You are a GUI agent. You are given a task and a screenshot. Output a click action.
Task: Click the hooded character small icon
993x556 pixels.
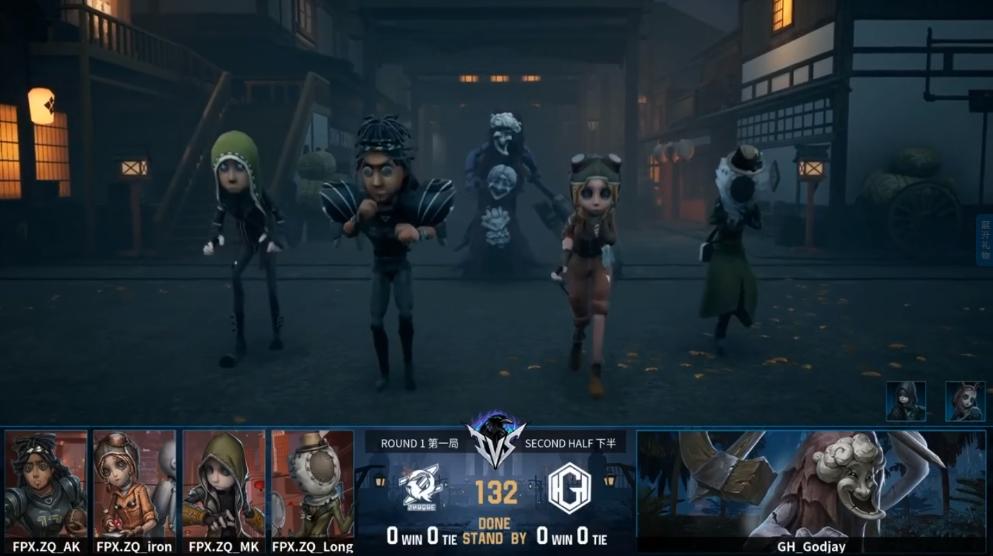coord(905,401)
